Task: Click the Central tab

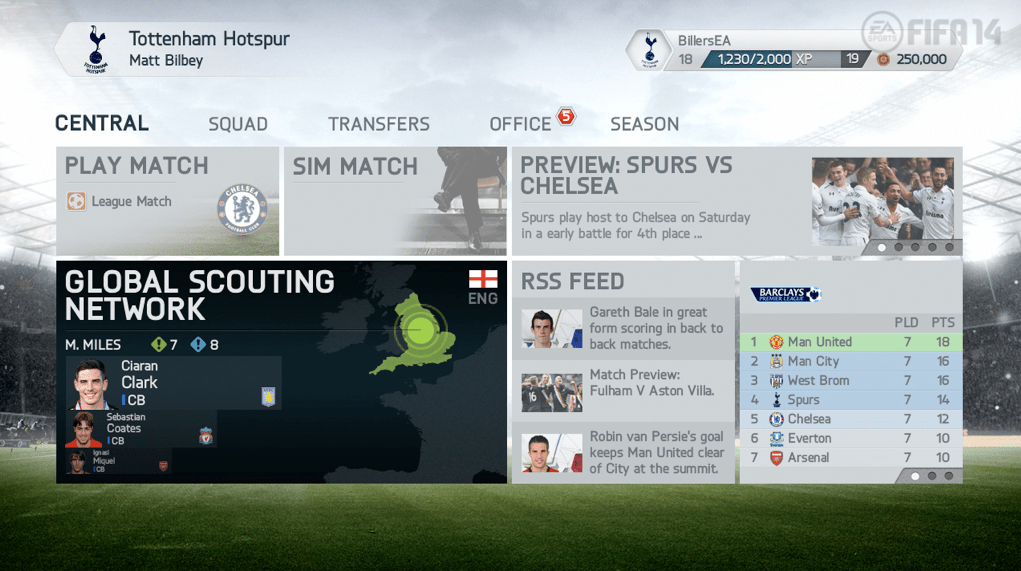Action: pos(102,123)
